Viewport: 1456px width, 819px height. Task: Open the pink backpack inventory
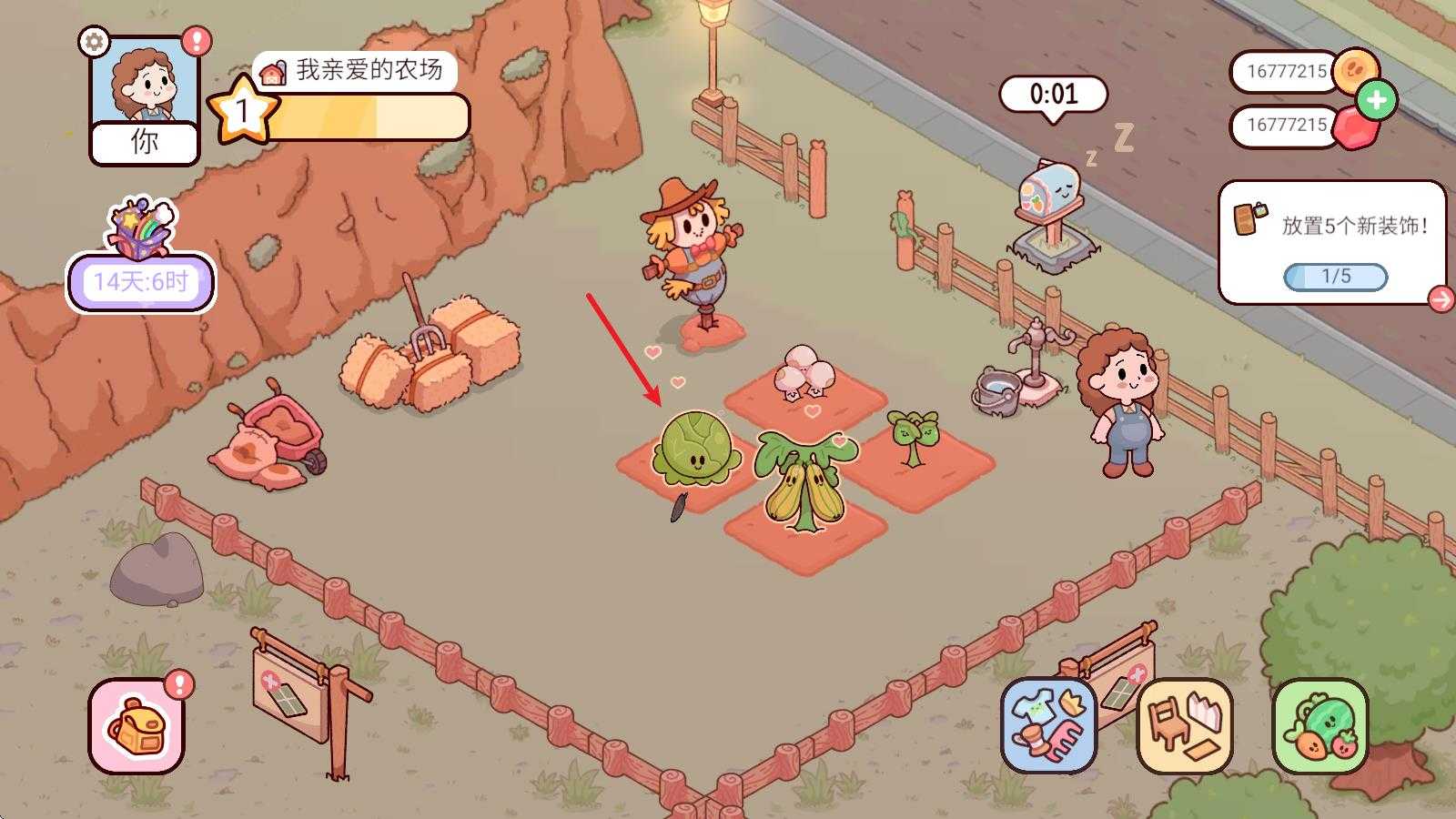tap(136, 728)
